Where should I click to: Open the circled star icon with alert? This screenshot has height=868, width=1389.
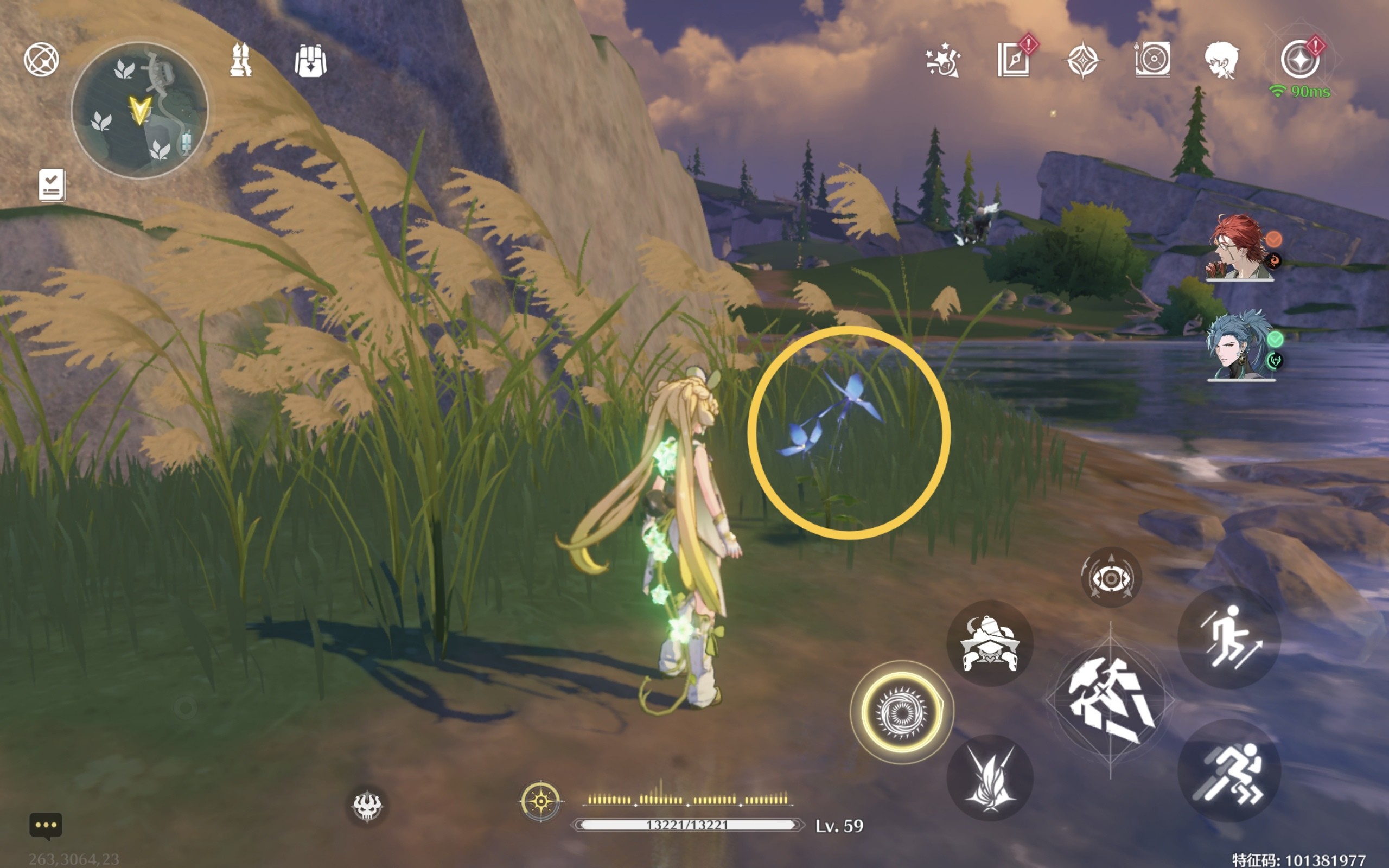pos(1300,60)
